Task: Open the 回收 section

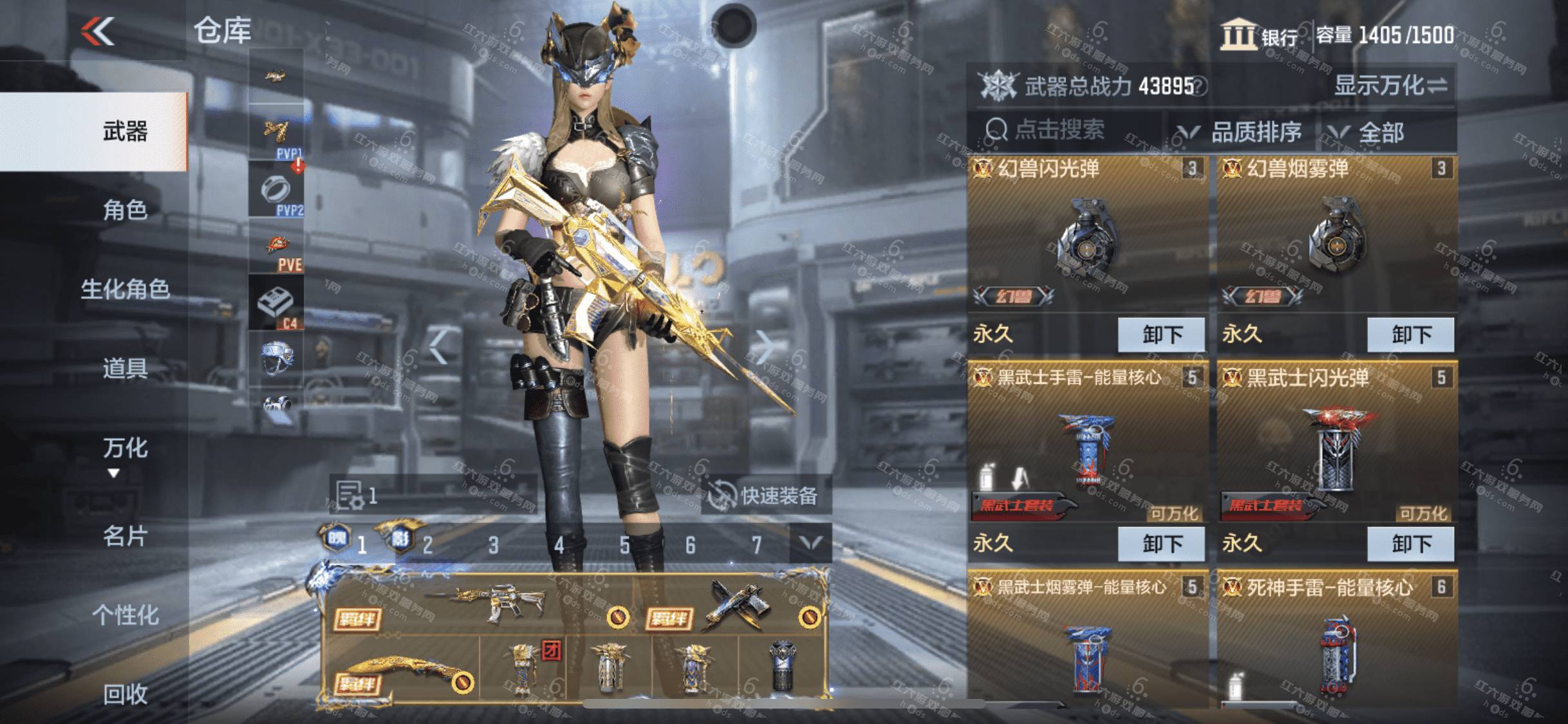Action: tap(125, 694)
